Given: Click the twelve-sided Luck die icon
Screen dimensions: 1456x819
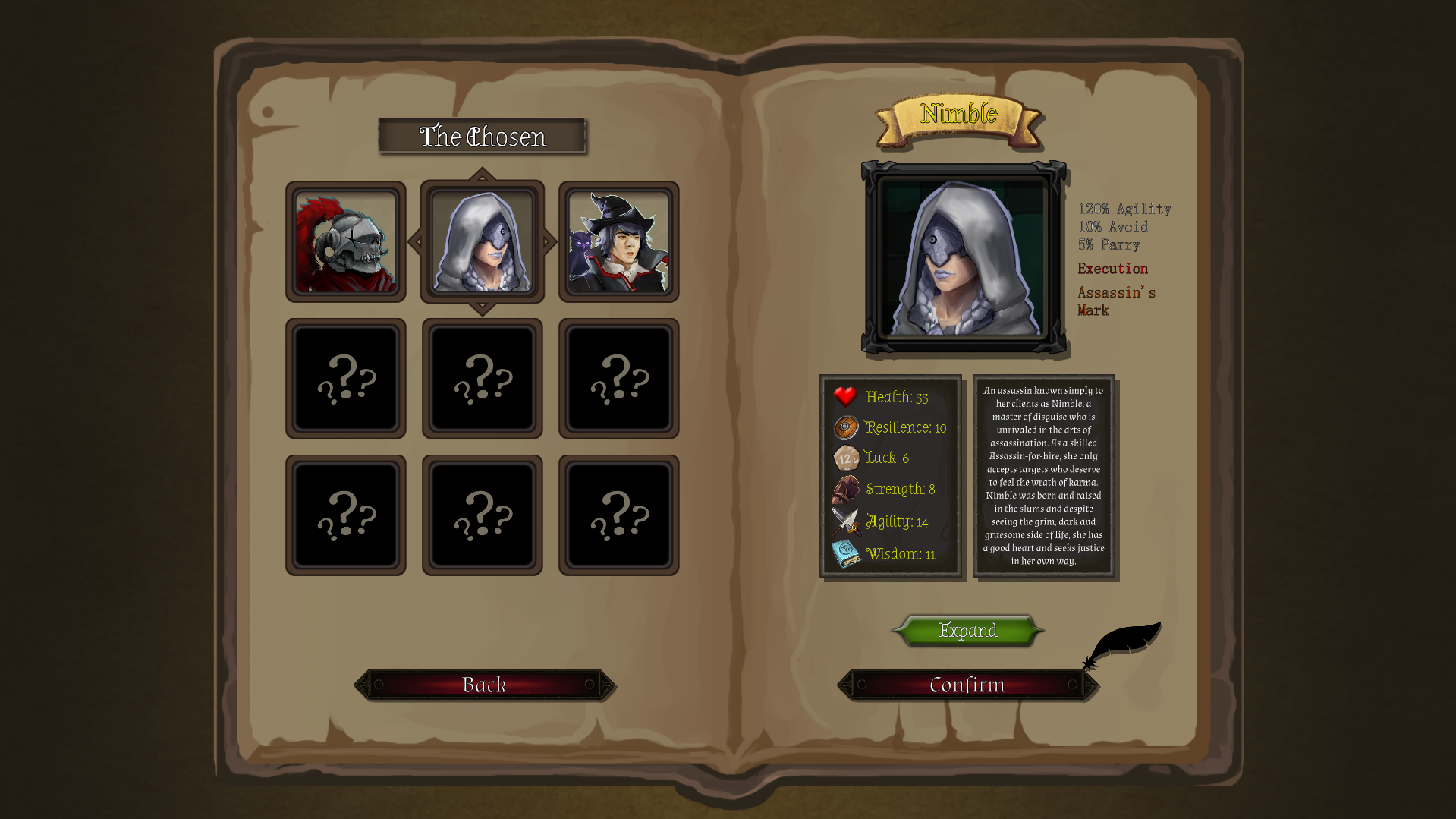Looking at the screenshot, I should click(845, 457).
